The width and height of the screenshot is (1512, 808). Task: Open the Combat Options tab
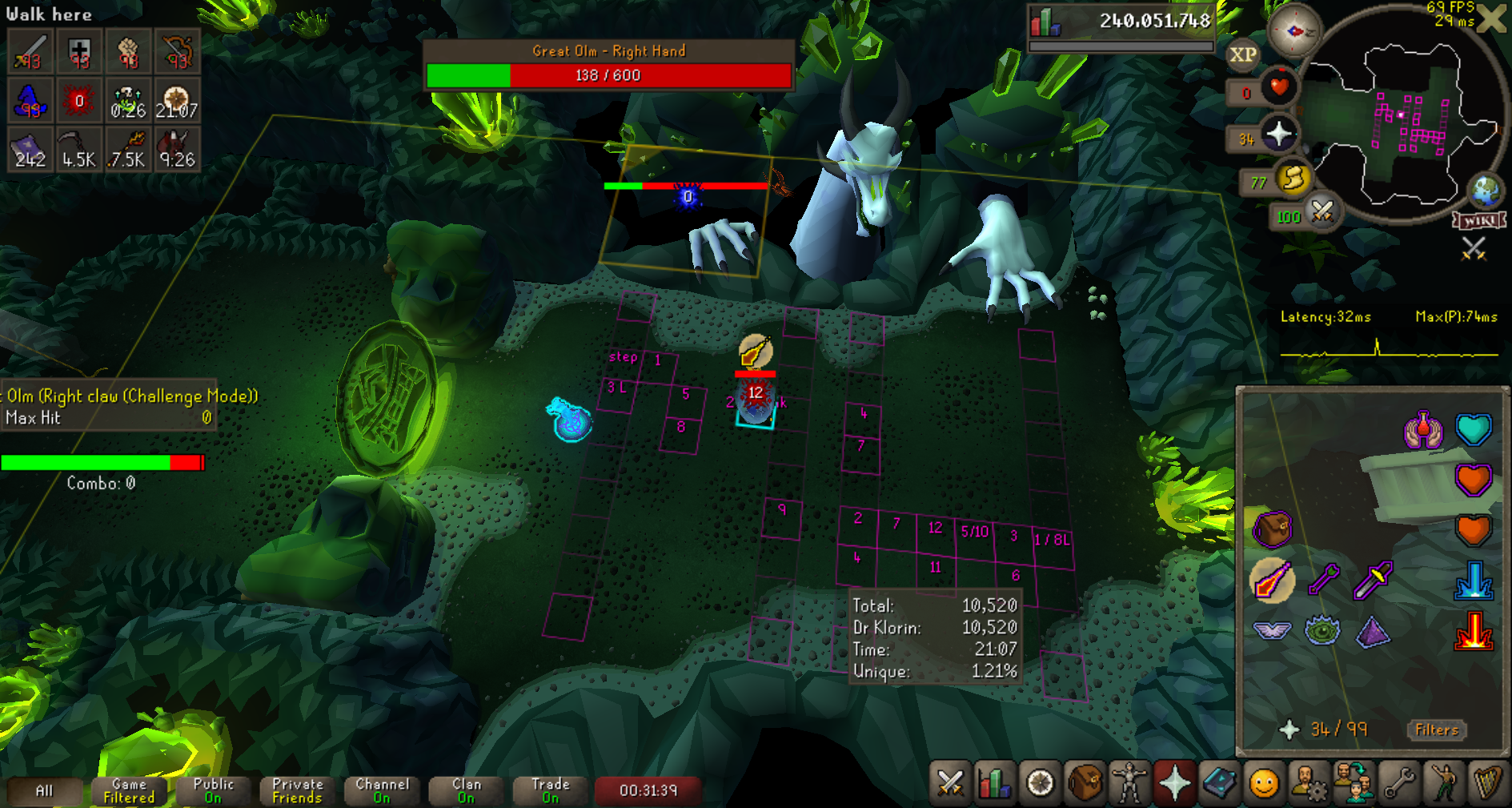tap(950, 782)
